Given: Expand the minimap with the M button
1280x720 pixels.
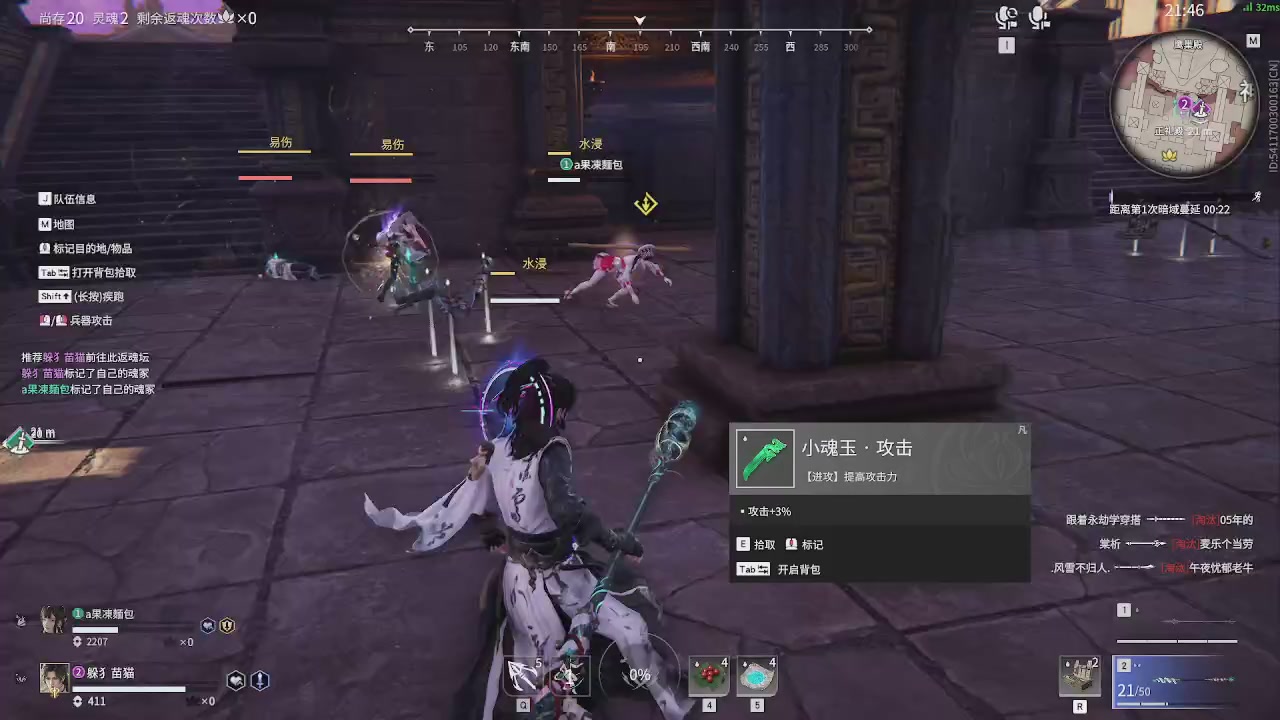Looking at the screenshot, I should click(x=1253, y=41).
